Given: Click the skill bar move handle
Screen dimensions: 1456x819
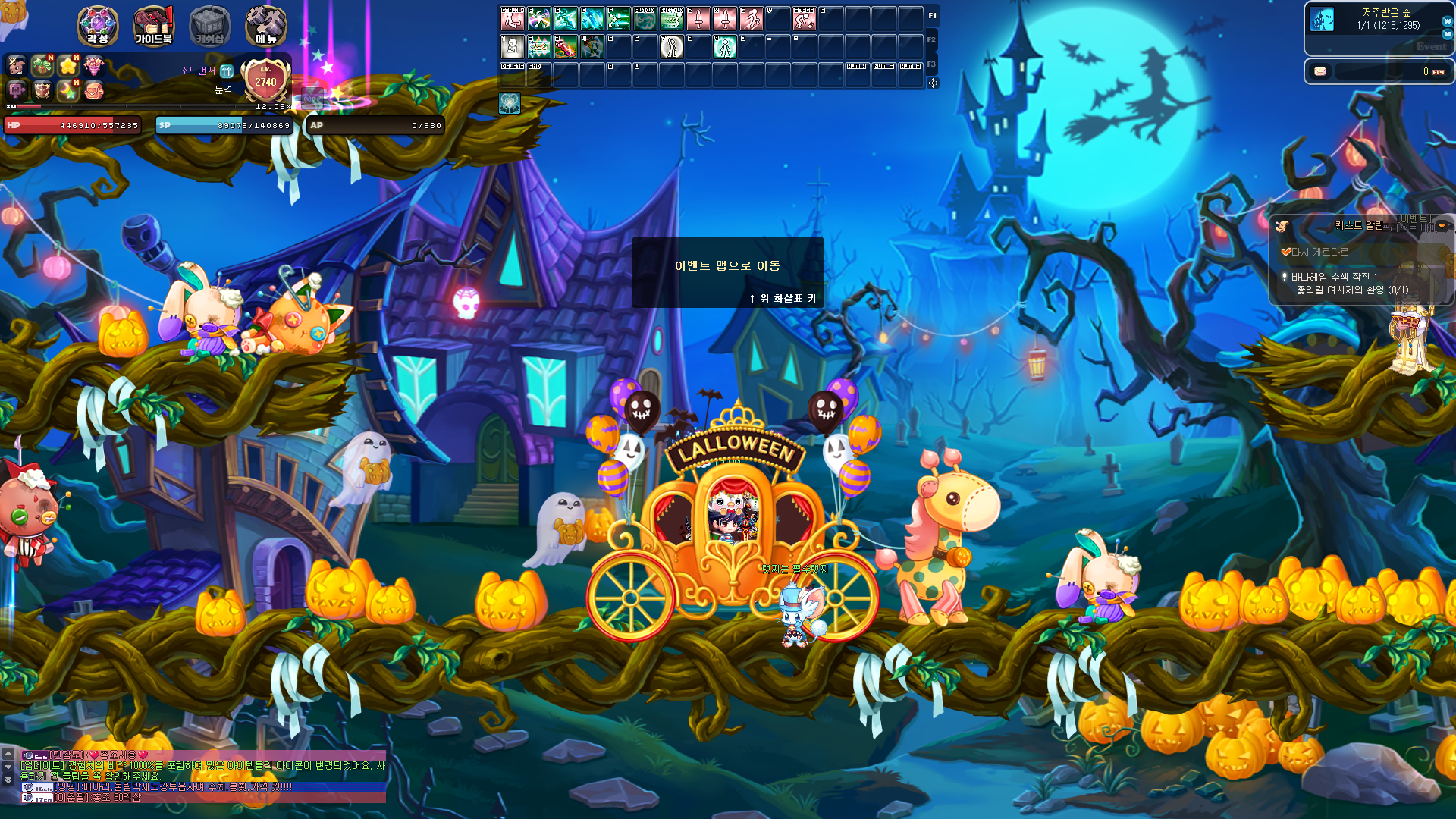Looking at the screenshot, I should (x=933, y=83).
